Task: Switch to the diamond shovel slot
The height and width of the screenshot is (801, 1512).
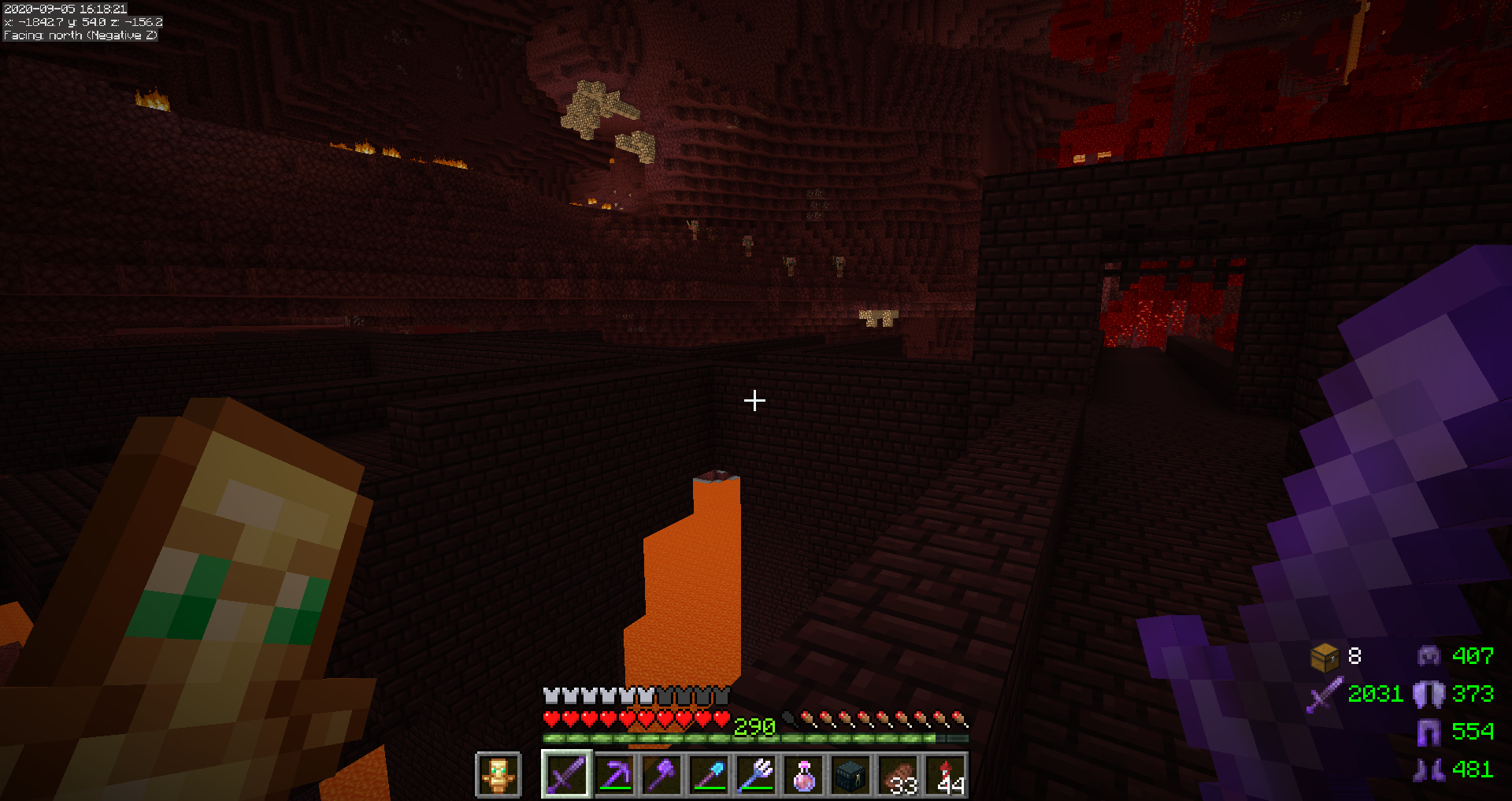Action: point(709,775)
